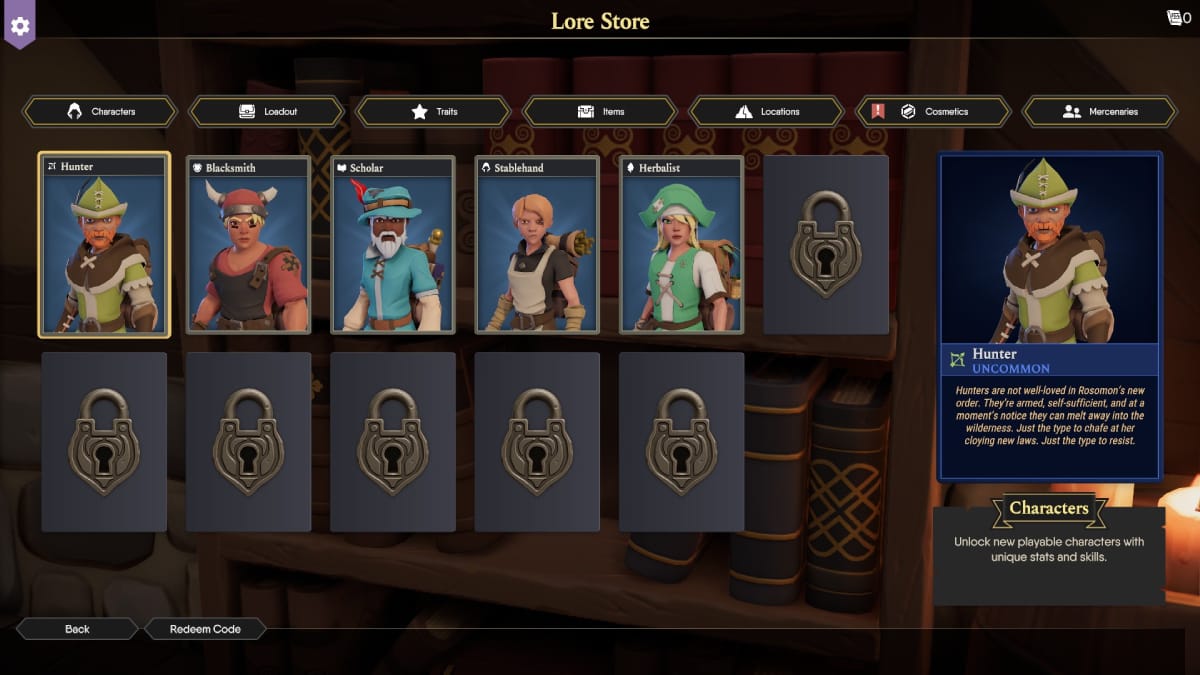1200x675 pixels.
Task: Select the Stablehand character card
Action: [x=537, y=245]
